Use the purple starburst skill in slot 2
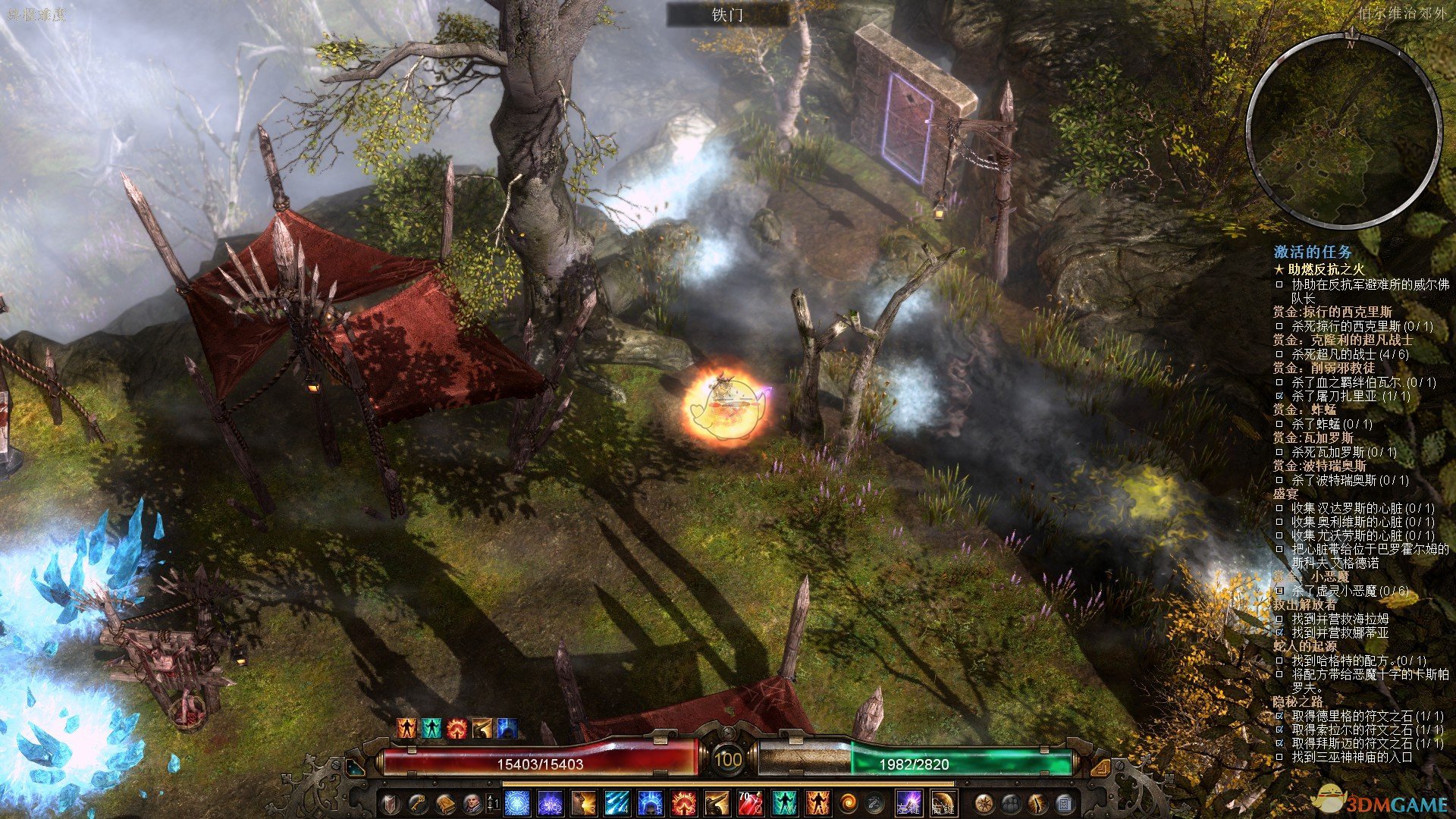This screenshot has width=1456, height=819. click(x=551, y=802)
